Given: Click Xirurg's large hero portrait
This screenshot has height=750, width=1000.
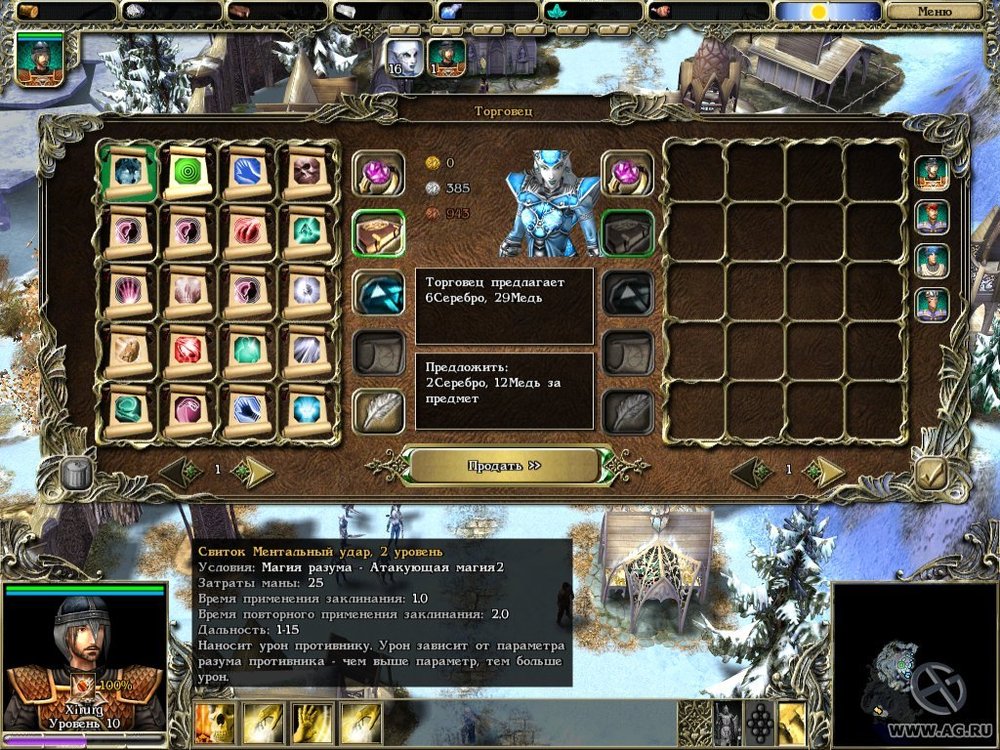Looking at the screenshot, I should (84, 660).
